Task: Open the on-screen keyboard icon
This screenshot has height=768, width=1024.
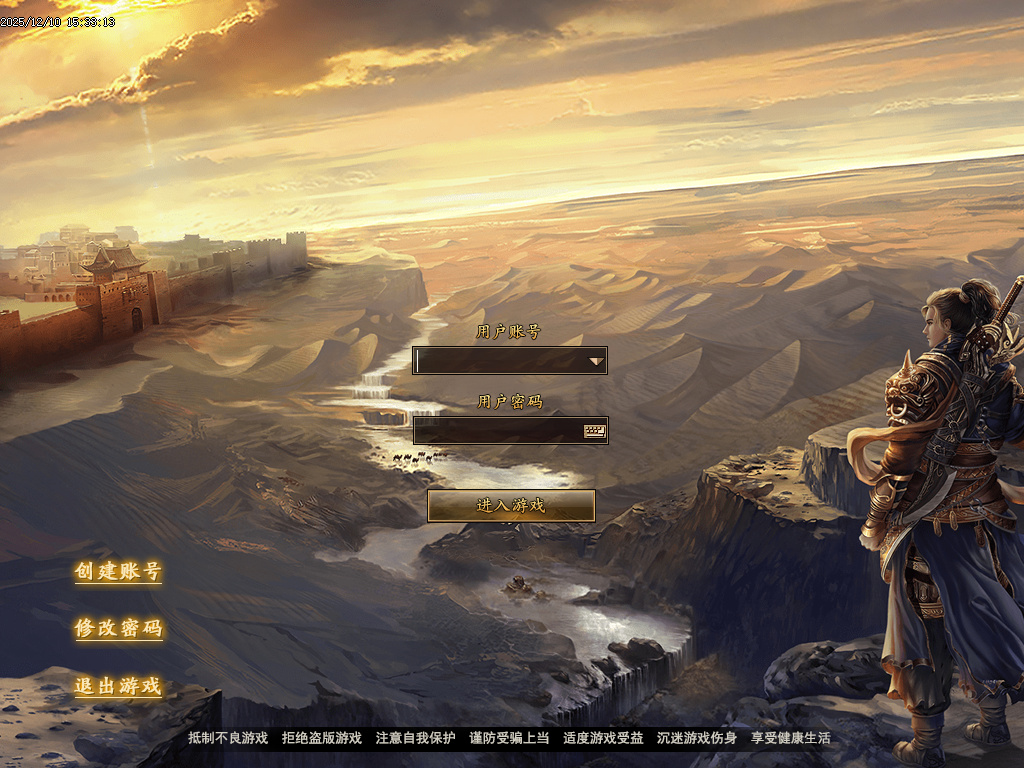Action: (595, 431)
